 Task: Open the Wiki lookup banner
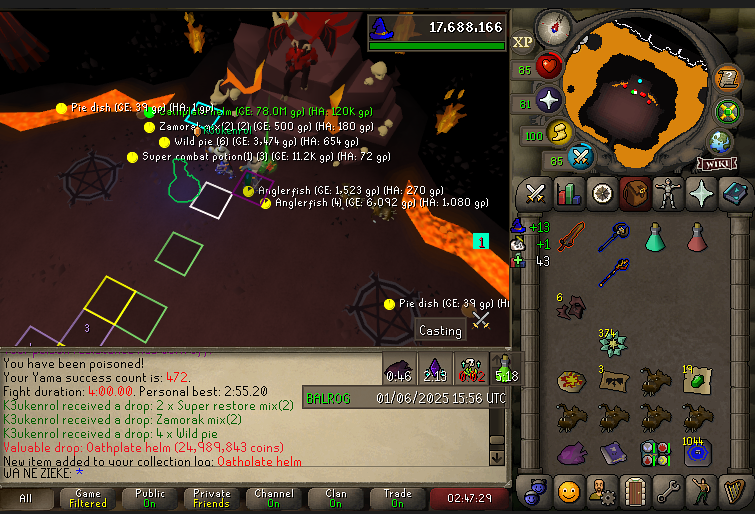[715, 163]
